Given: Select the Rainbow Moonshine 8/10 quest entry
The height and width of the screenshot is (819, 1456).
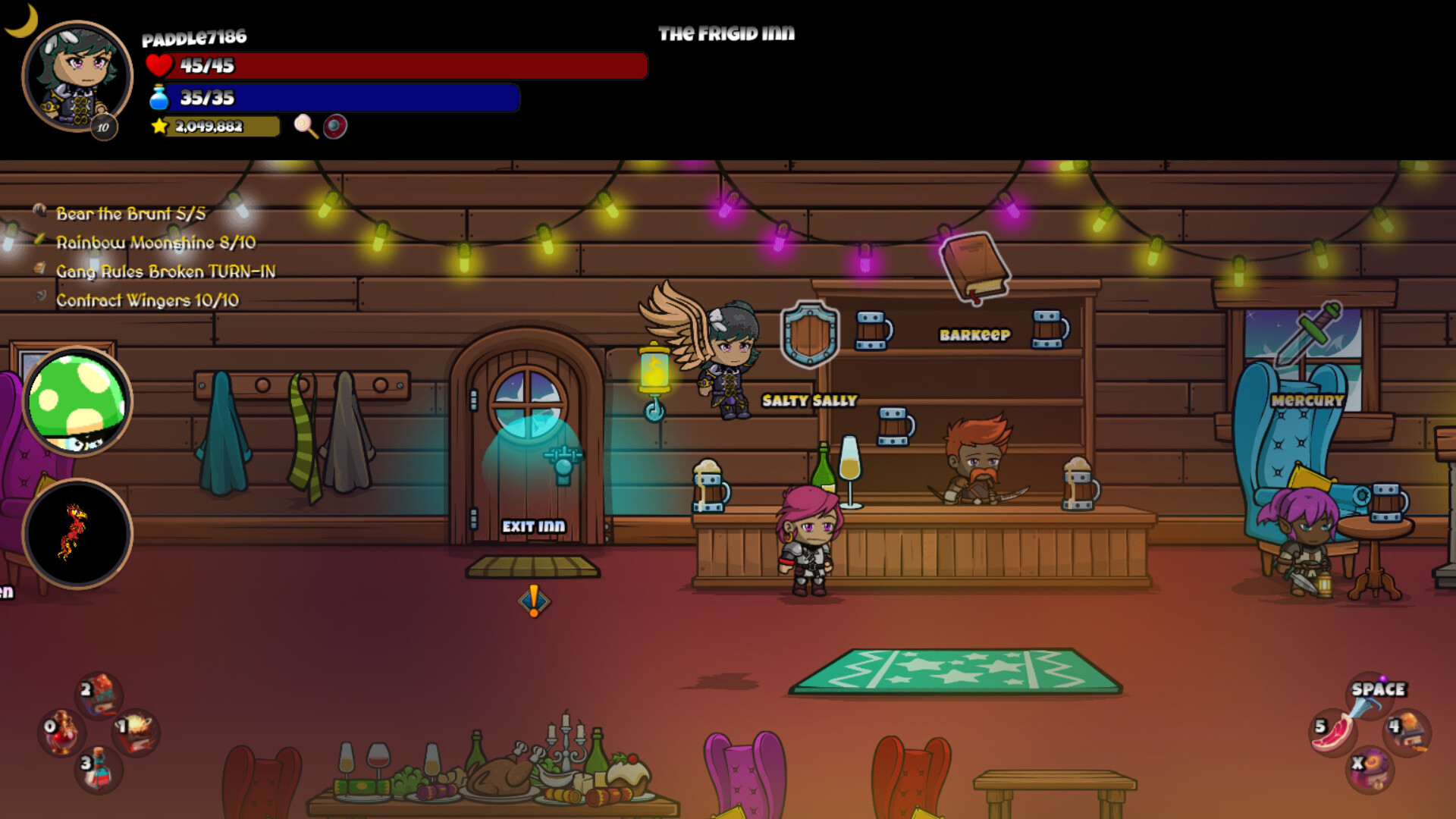Looking at the screenshot, I should (x=155, y=243).
